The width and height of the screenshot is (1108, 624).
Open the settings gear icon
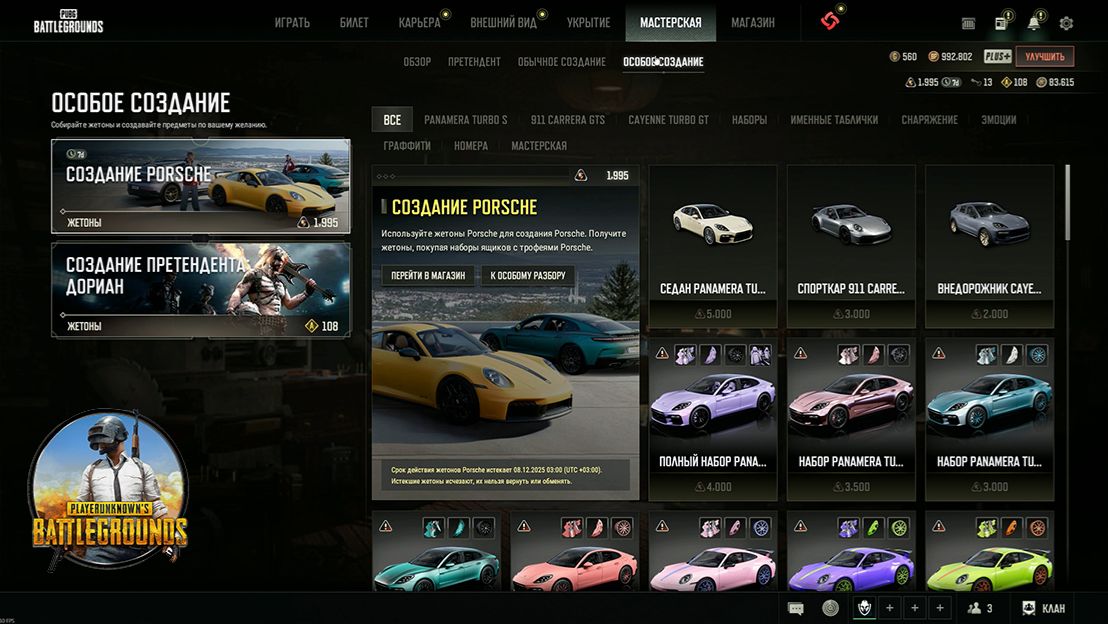tap(1066, 23)
